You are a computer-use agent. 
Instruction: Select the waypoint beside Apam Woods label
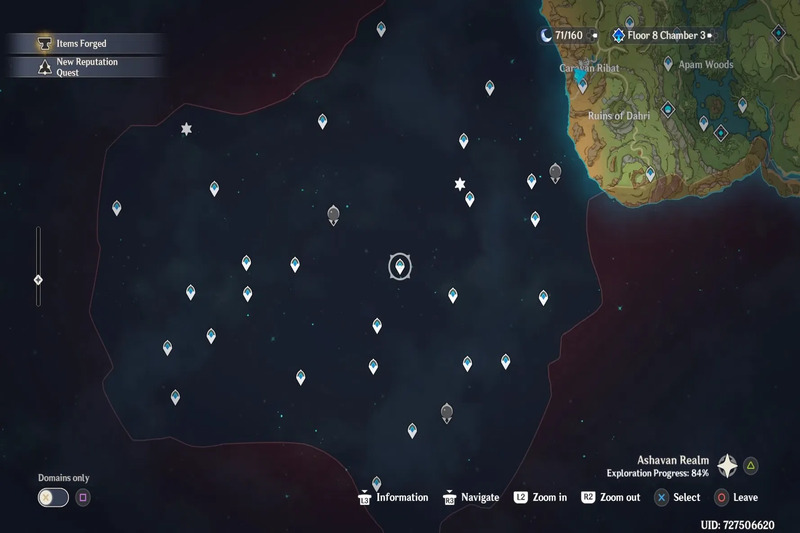(668, 64)
